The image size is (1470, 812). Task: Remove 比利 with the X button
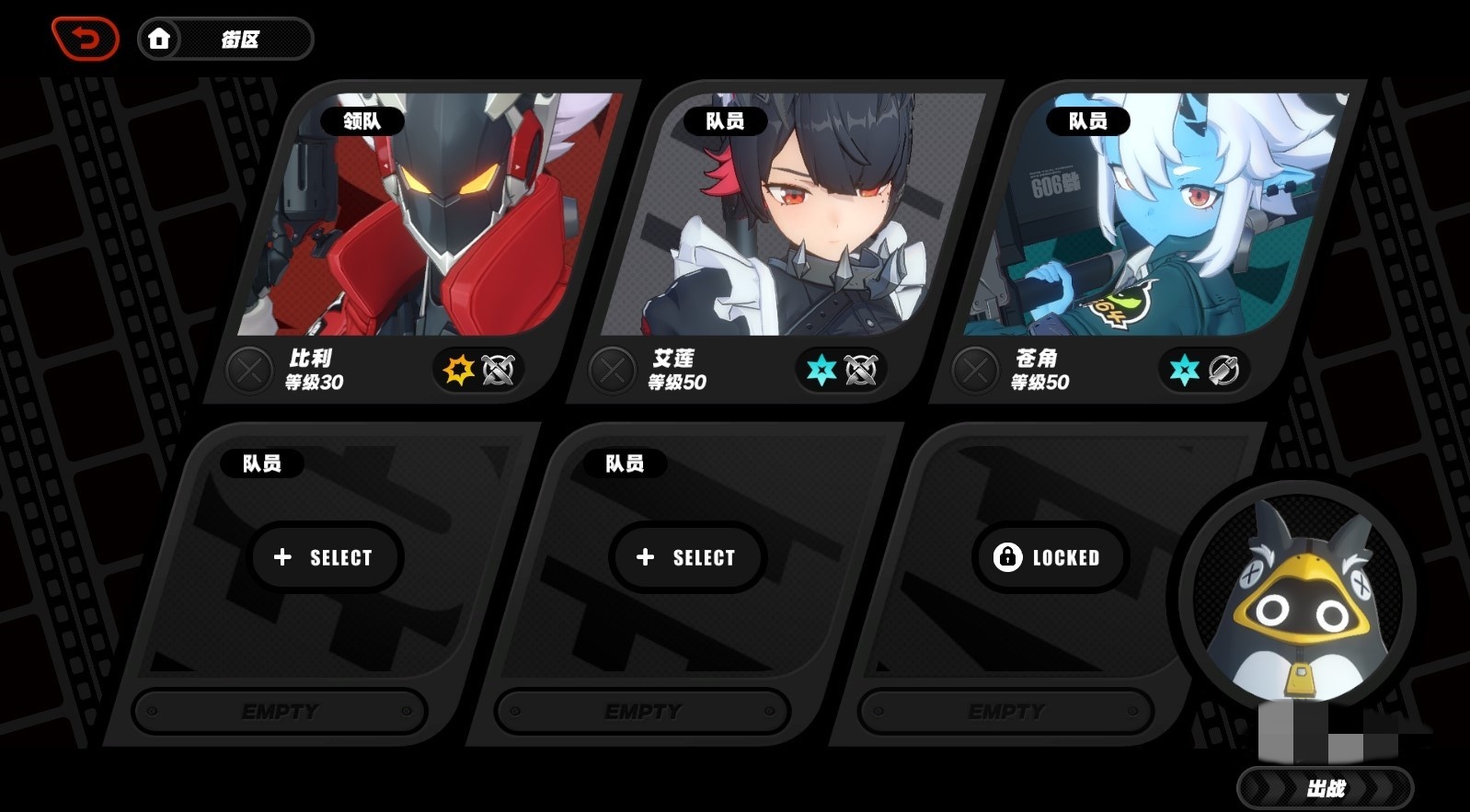tap(248, 371)
